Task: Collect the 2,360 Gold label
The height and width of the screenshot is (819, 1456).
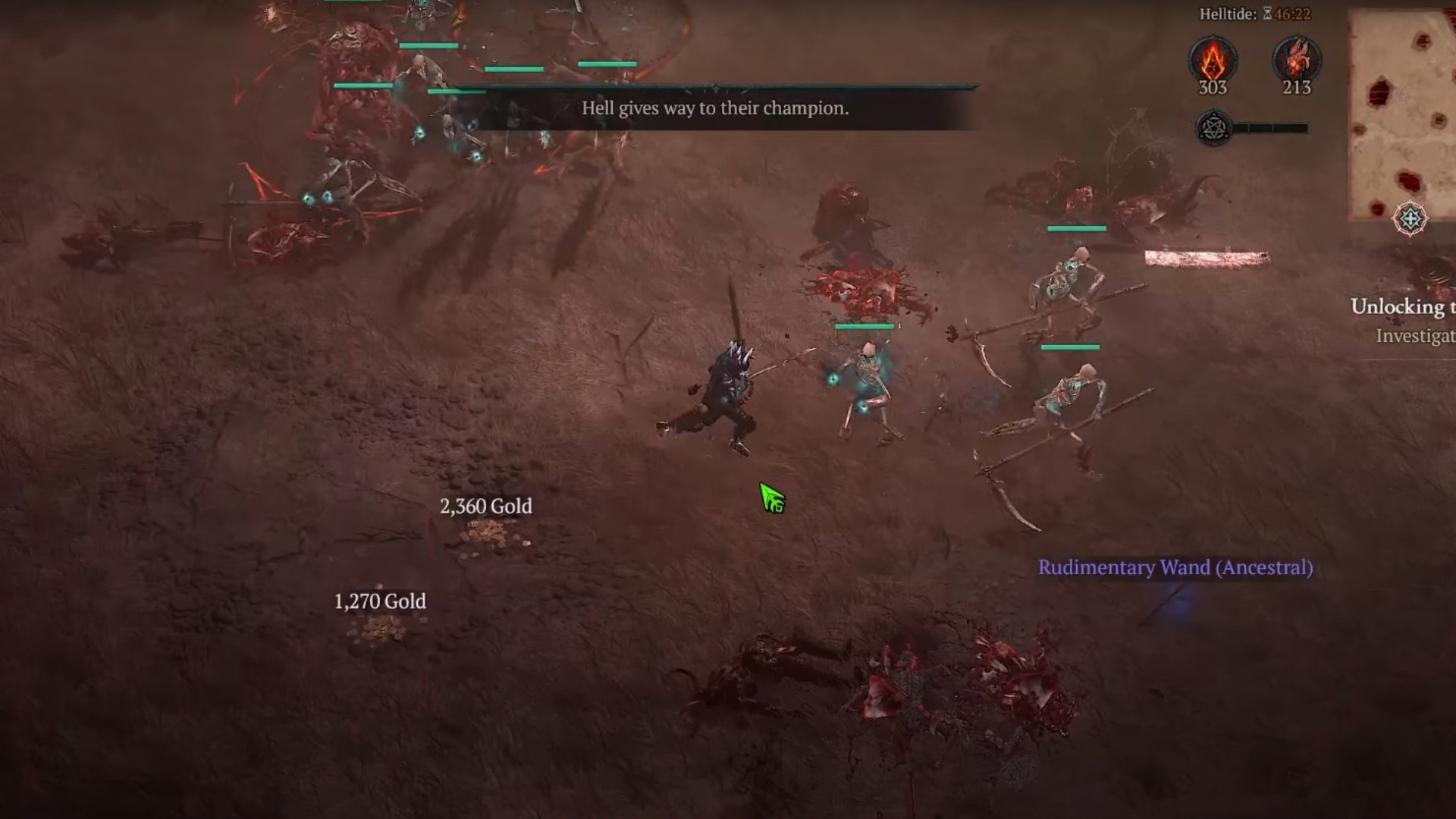Action: 486,506
